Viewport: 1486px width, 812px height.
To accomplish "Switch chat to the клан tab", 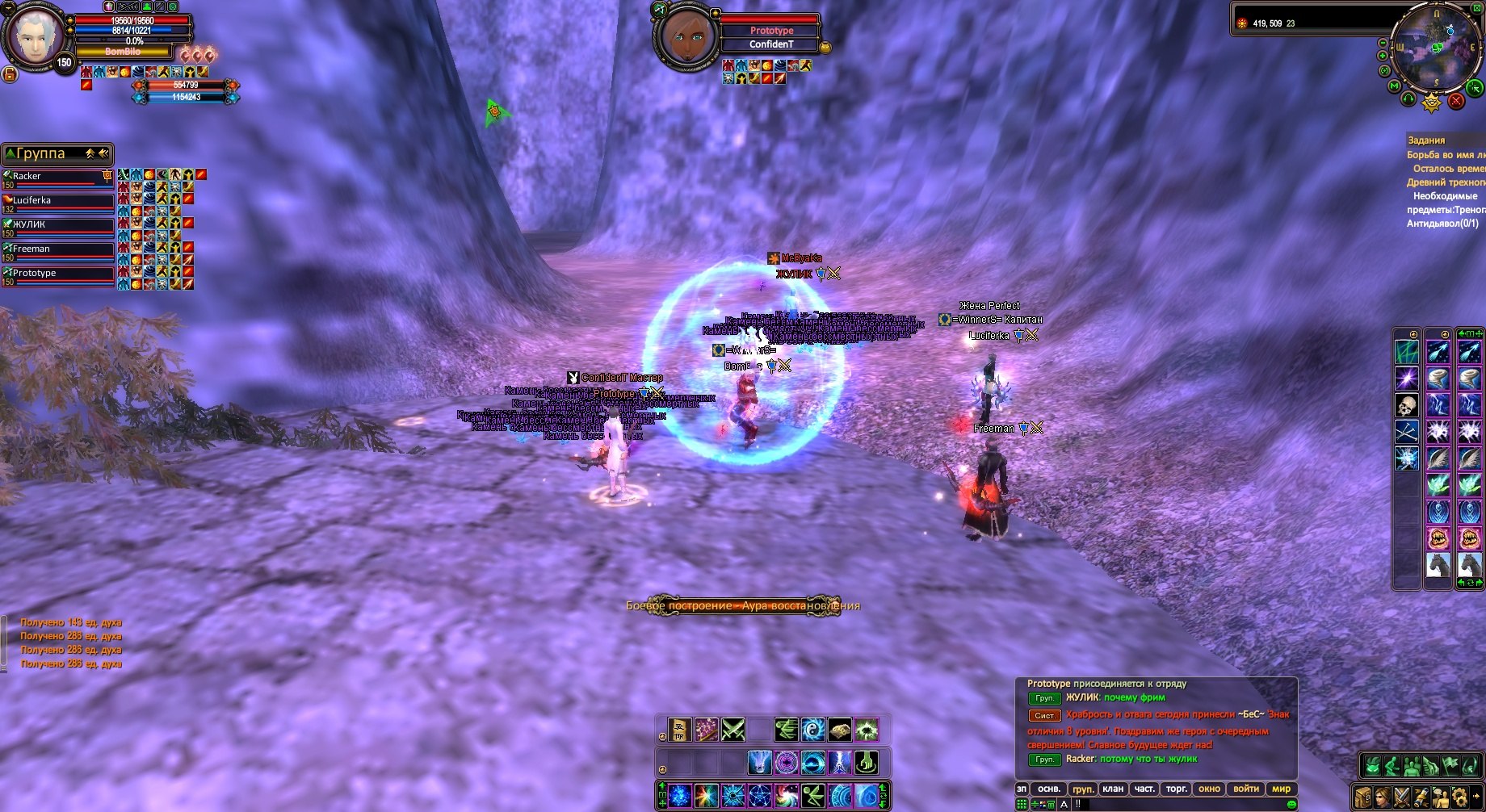I will (1113, 789).
